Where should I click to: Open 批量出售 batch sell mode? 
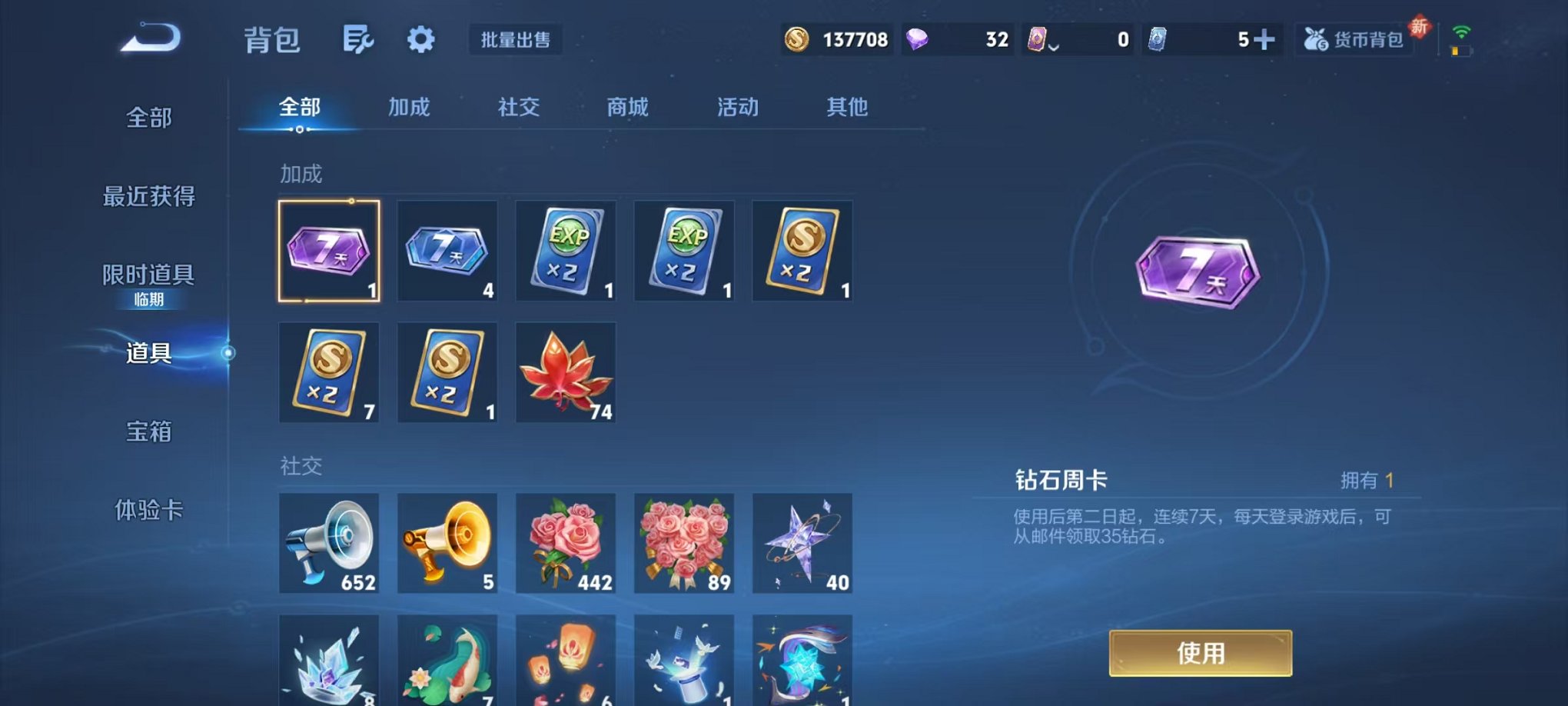pyautogui.click(x=517, y=41)
